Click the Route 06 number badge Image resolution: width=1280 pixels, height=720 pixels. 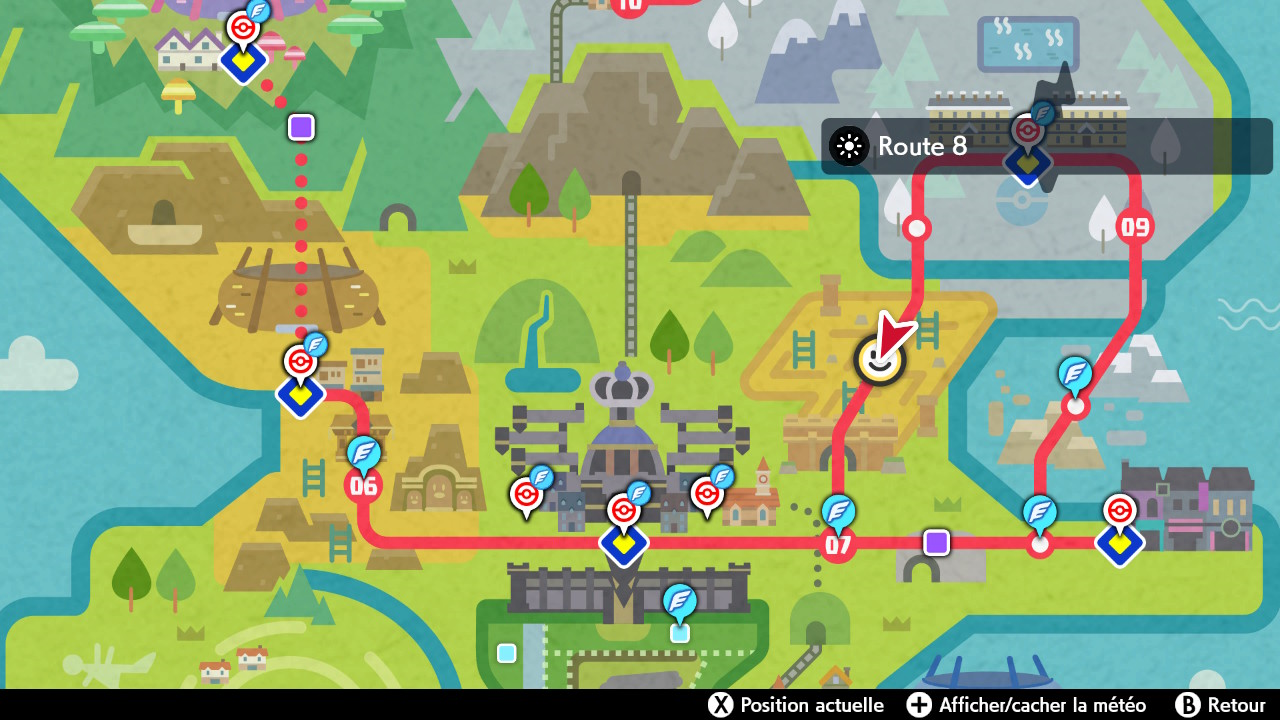pos(364,486)
